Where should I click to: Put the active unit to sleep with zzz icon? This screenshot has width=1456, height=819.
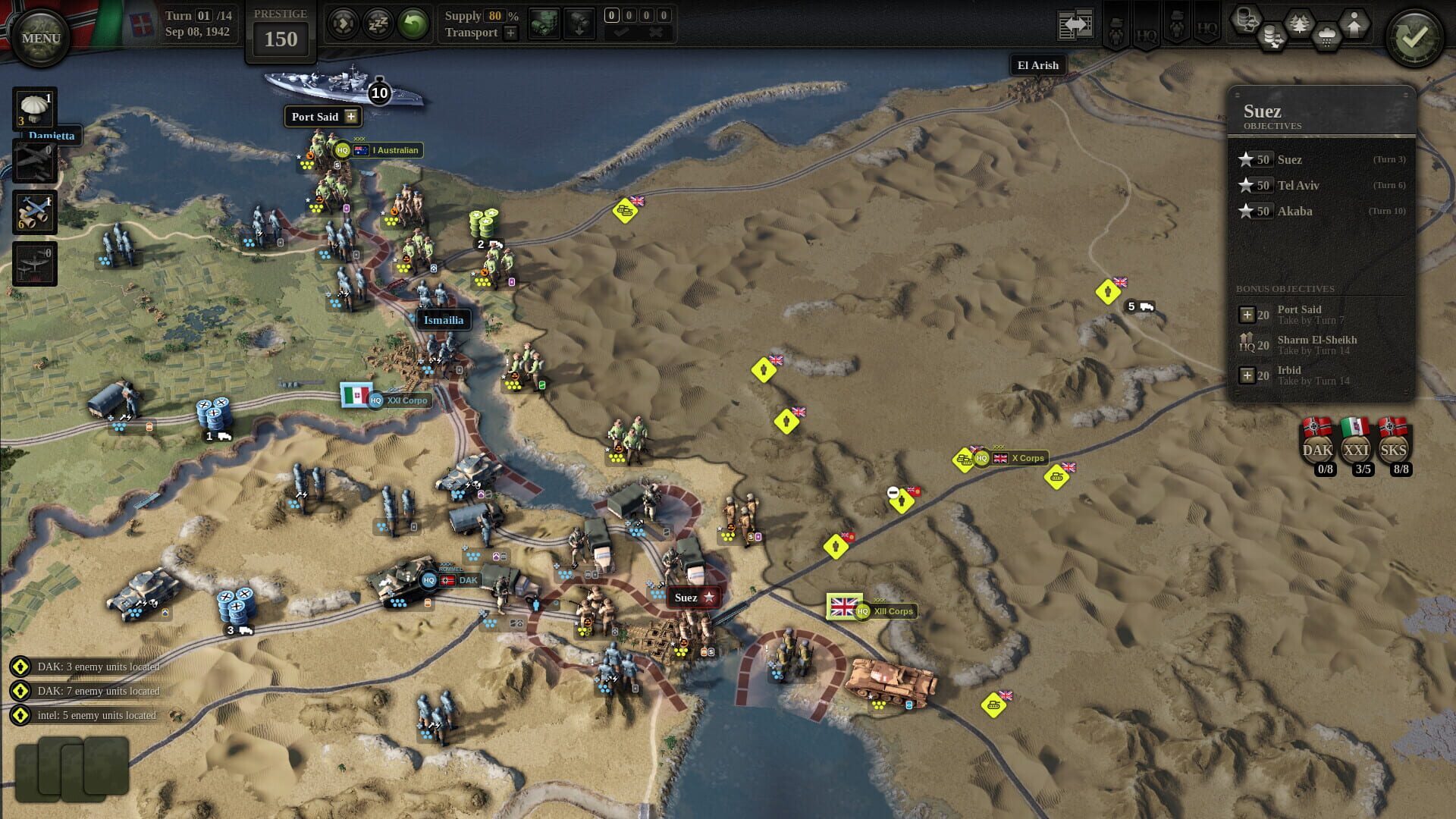coord(377,23)
